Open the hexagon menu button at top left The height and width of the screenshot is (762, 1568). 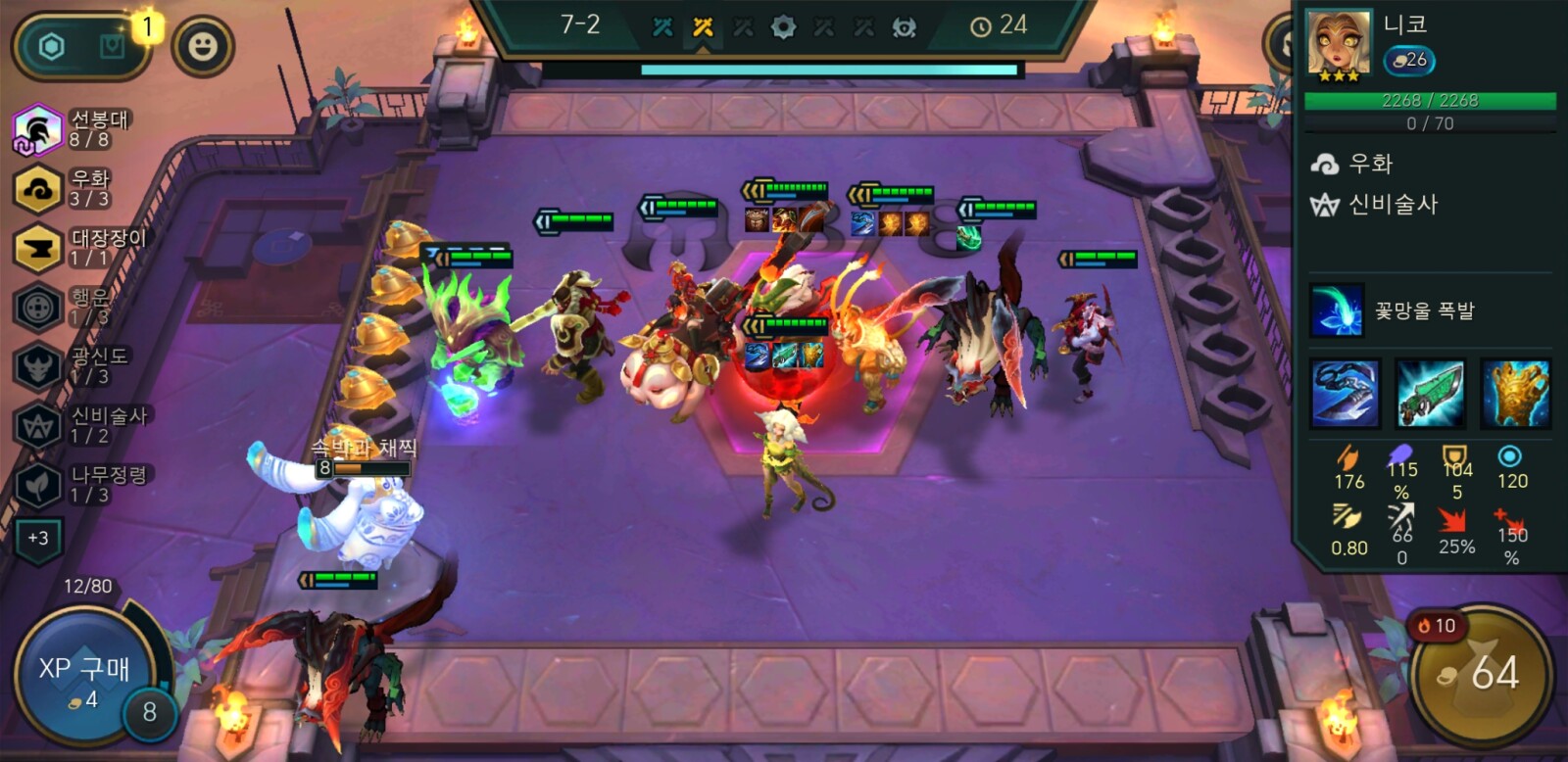coord(52,46)
